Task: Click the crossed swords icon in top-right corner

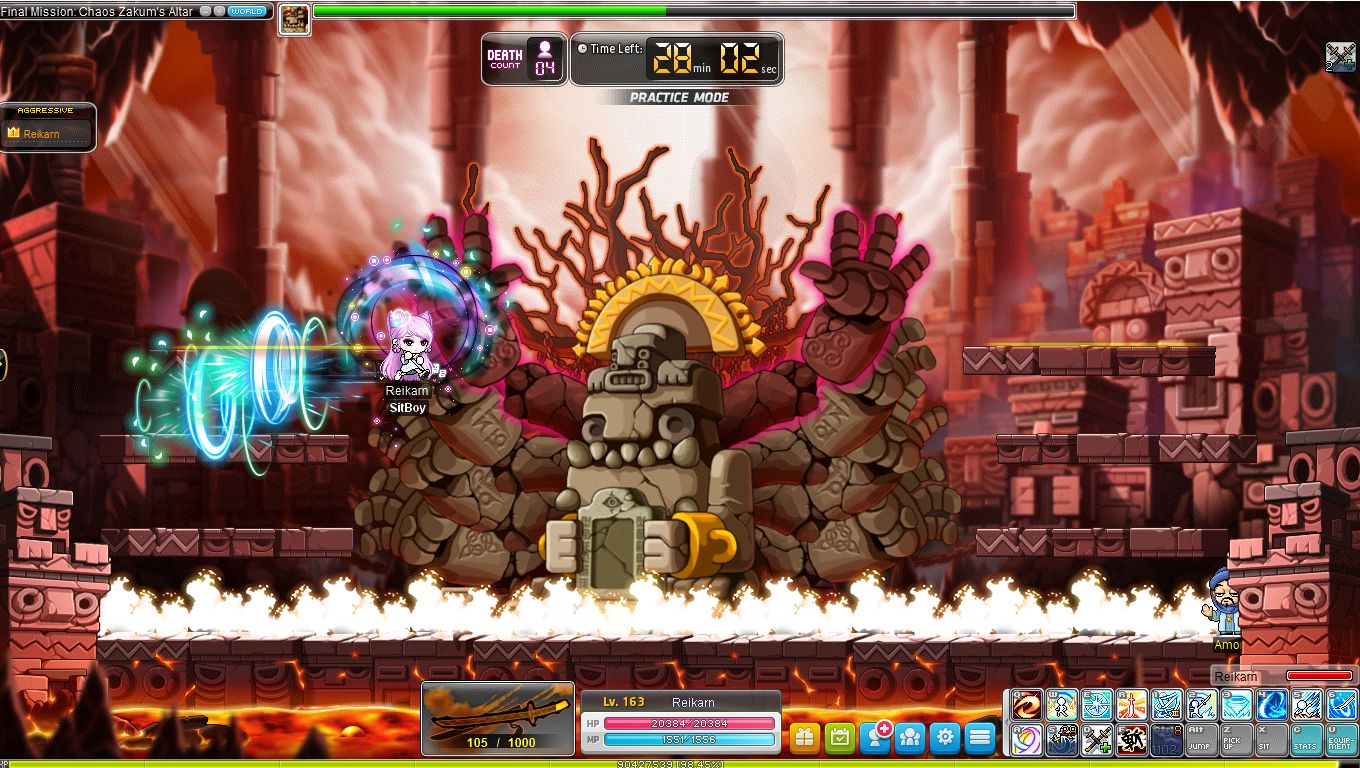Action: click(1340, 56)
